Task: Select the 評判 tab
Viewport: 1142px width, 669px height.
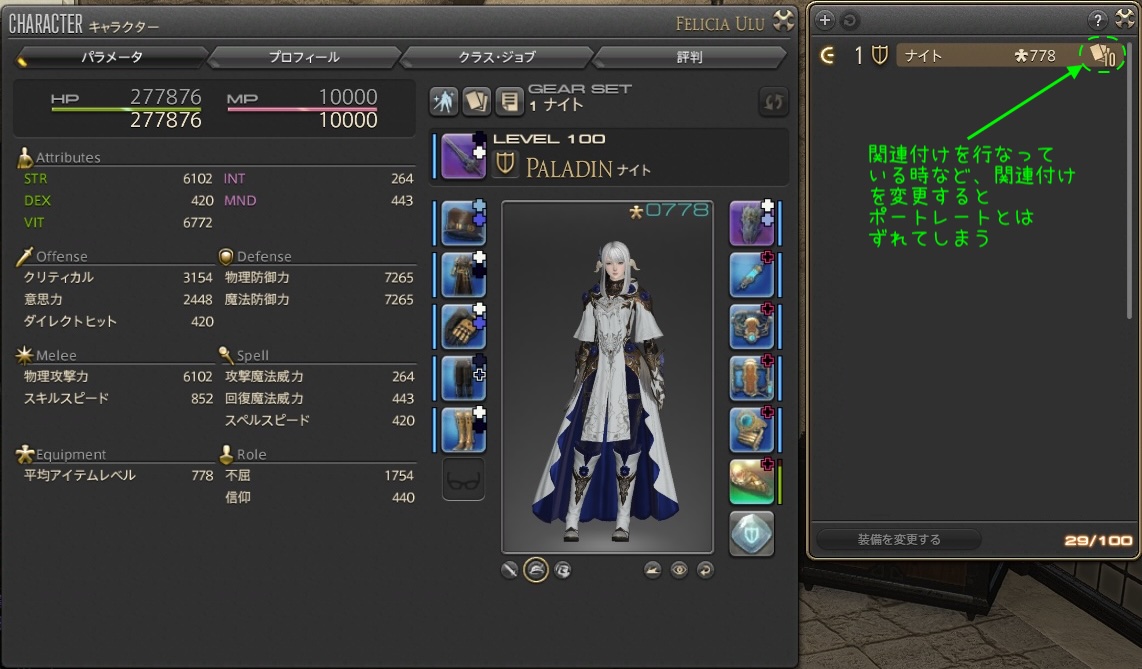Action: 689,58
